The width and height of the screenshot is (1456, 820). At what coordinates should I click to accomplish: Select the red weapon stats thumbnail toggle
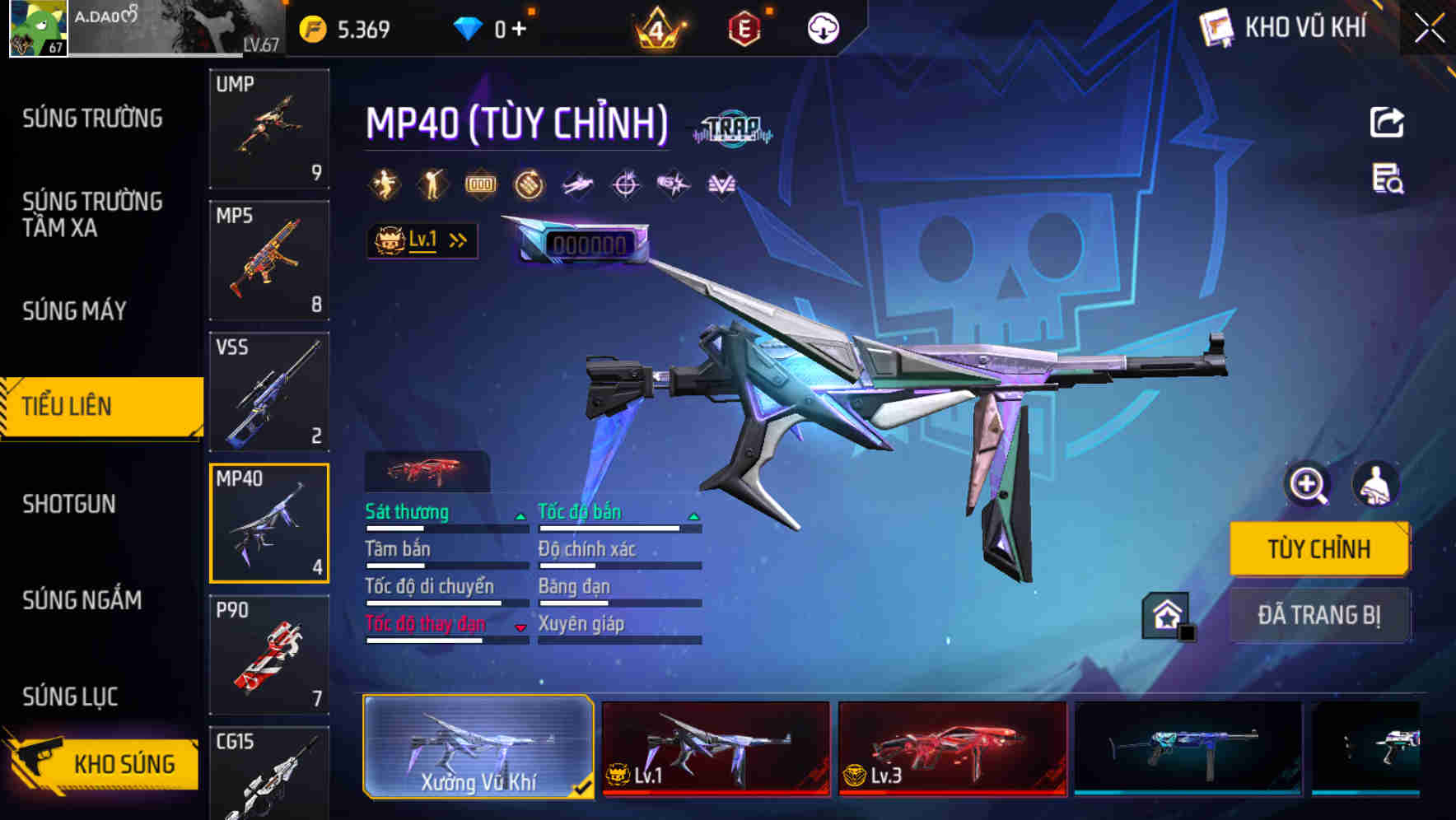tap(427, 470)
